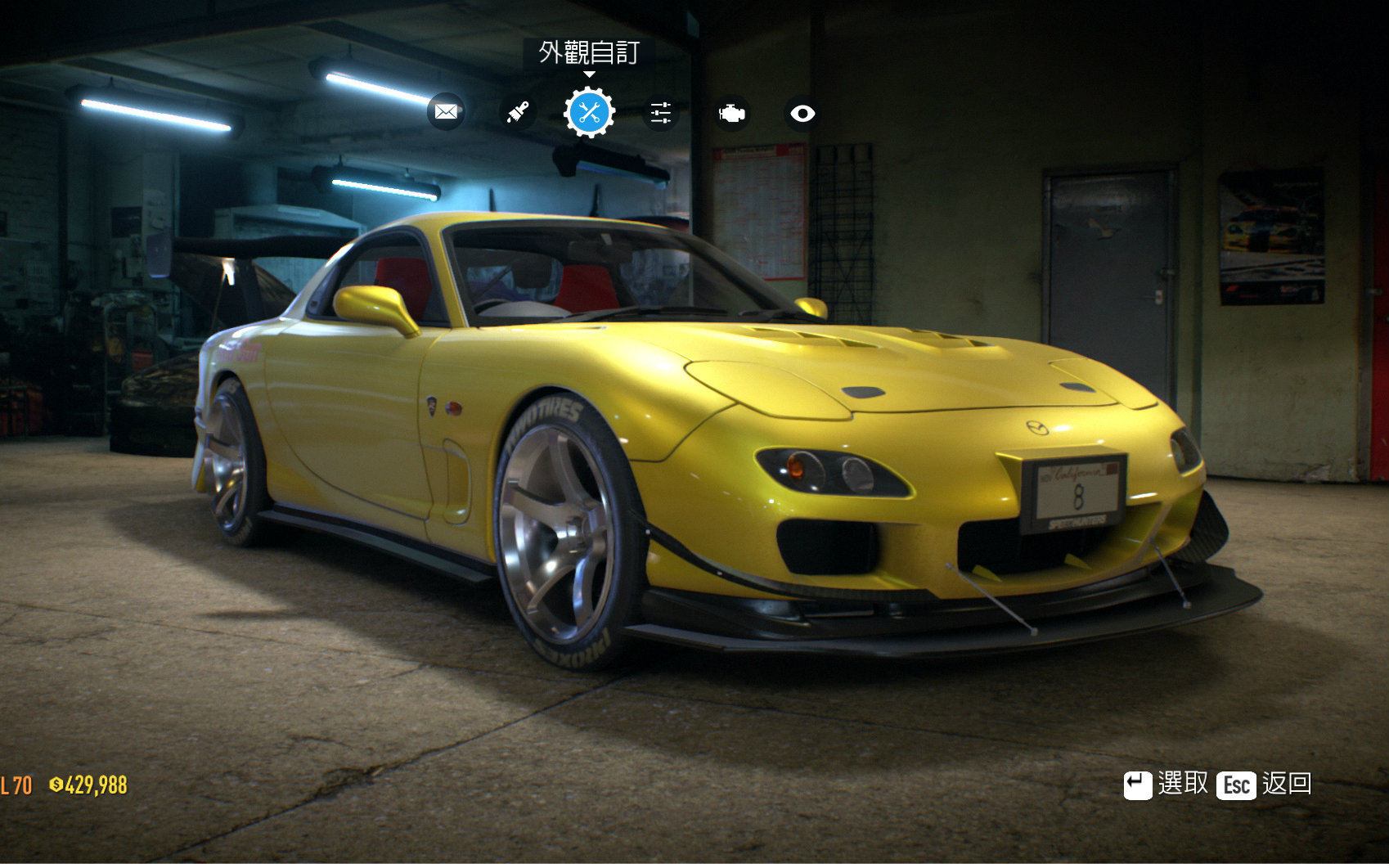Activate the eye view icon
Screen dimensions: 1389x868
(x=802, y=113)
